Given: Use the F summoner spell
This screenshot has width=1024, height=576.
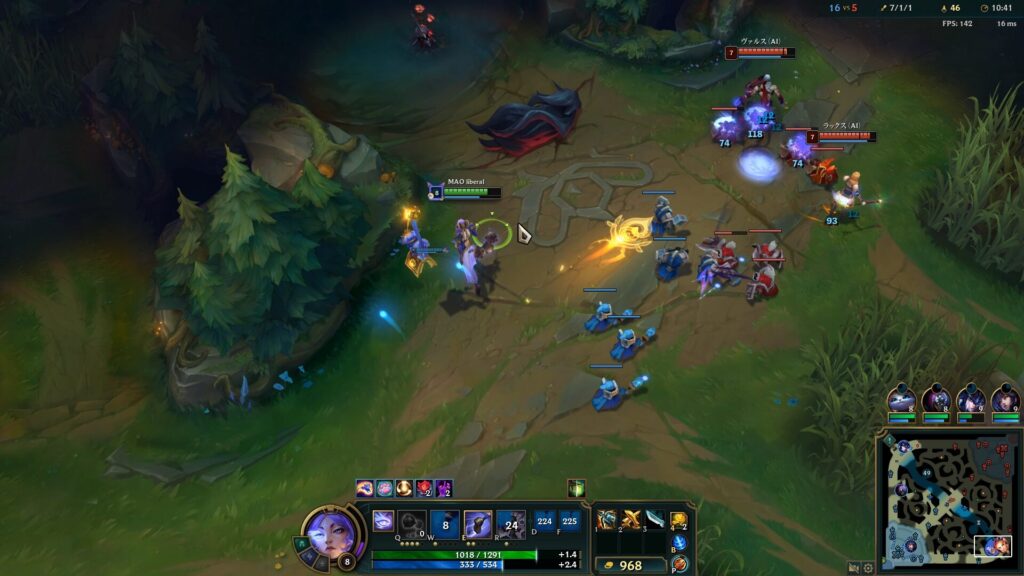Looking at the screenshot, I should click(x=569, y=520).
